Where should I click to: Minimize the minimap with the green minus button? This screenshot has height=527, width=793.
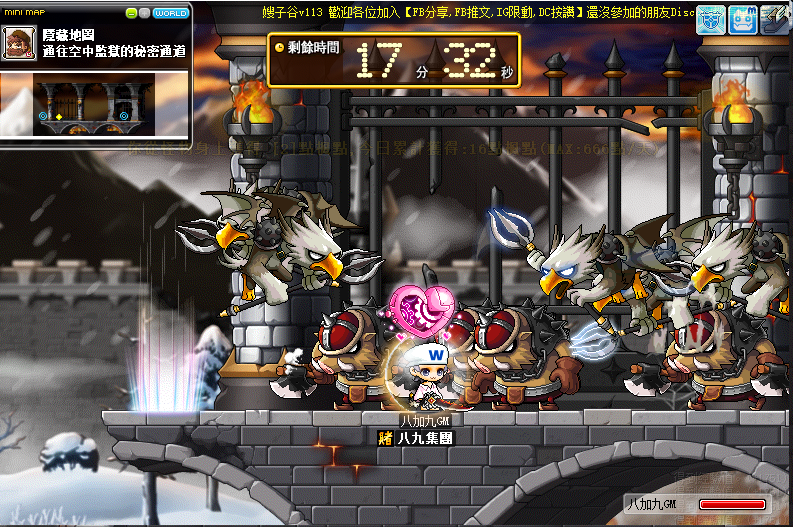tap(131, 13)
